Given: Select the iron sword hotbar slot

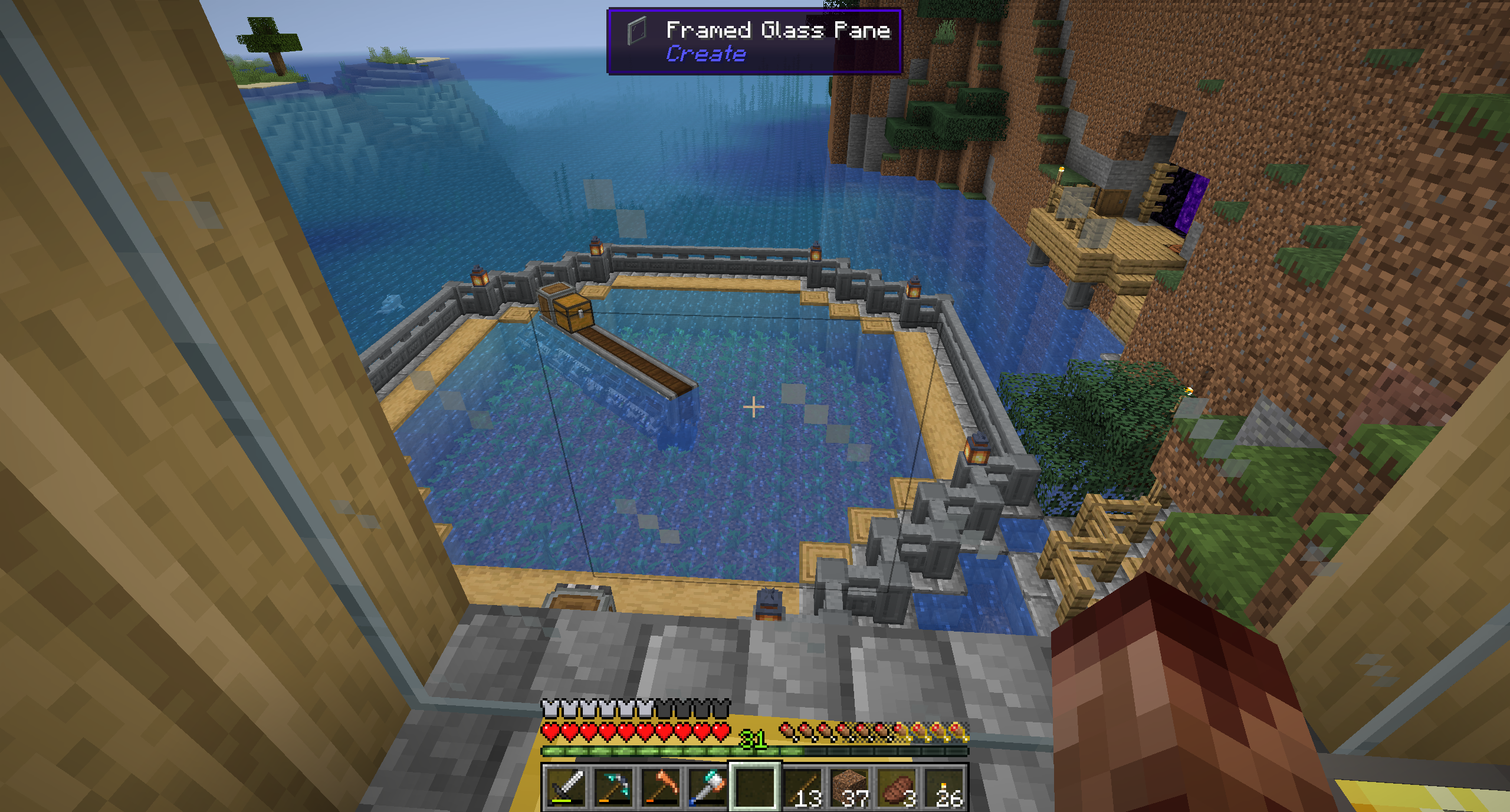Looking at the screenshot, I should pyautogui.click(x=566, y=787).
